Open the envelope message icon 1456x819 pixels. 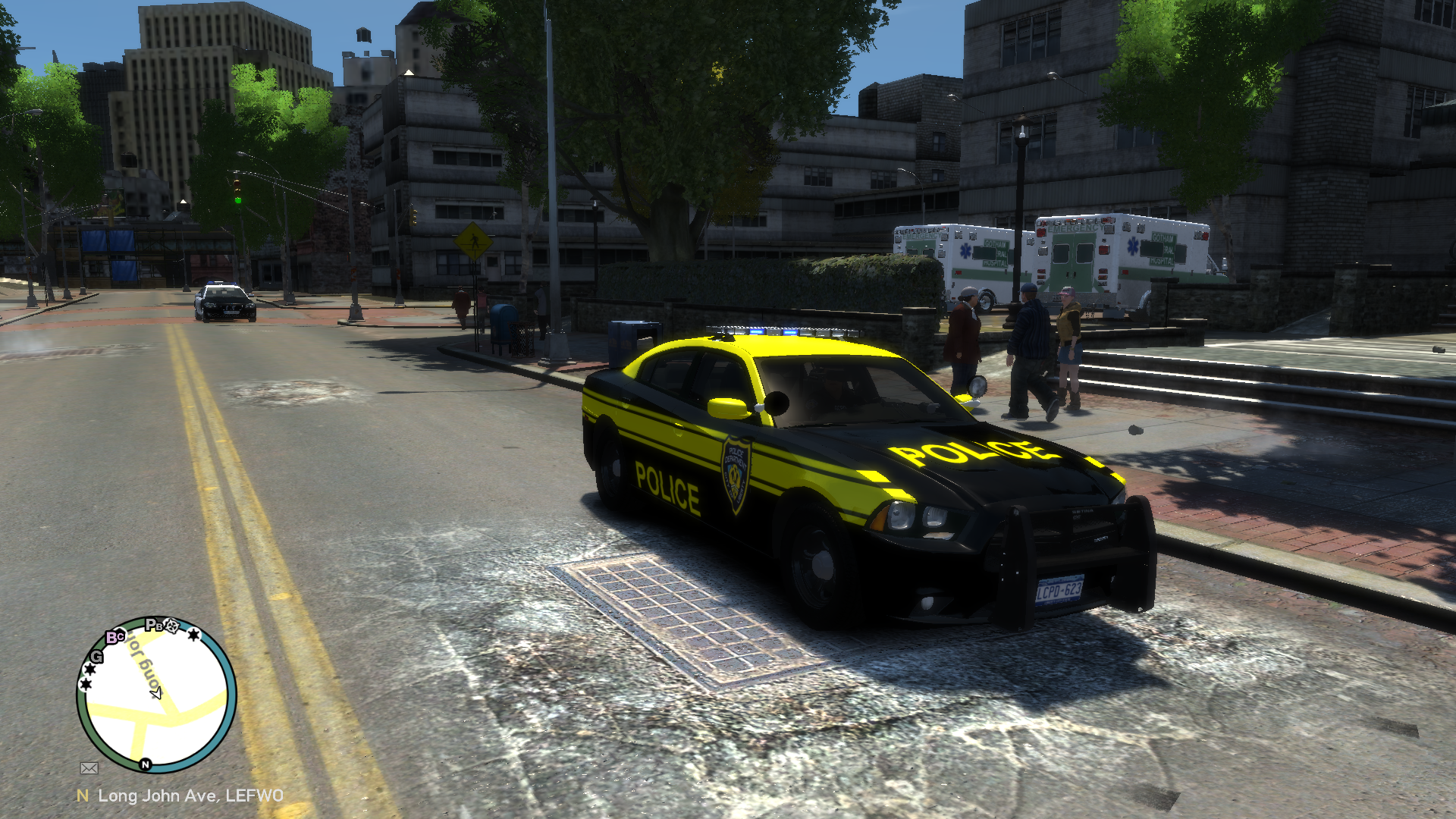[x=89, y=768]
